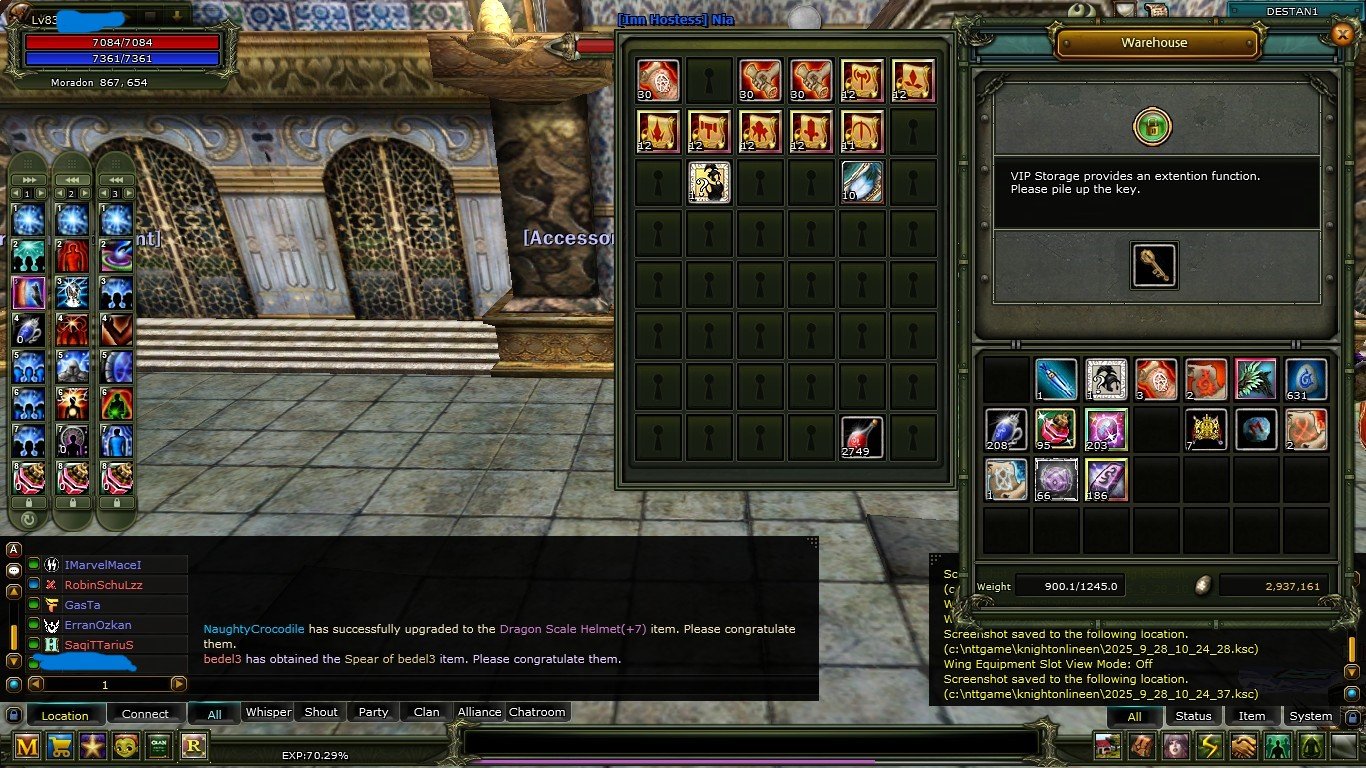Viewport: 1366px width, 768px height.
Task: Click the green feather item in the inventory
Action: pyautogui.click(x=1255, y=380)
